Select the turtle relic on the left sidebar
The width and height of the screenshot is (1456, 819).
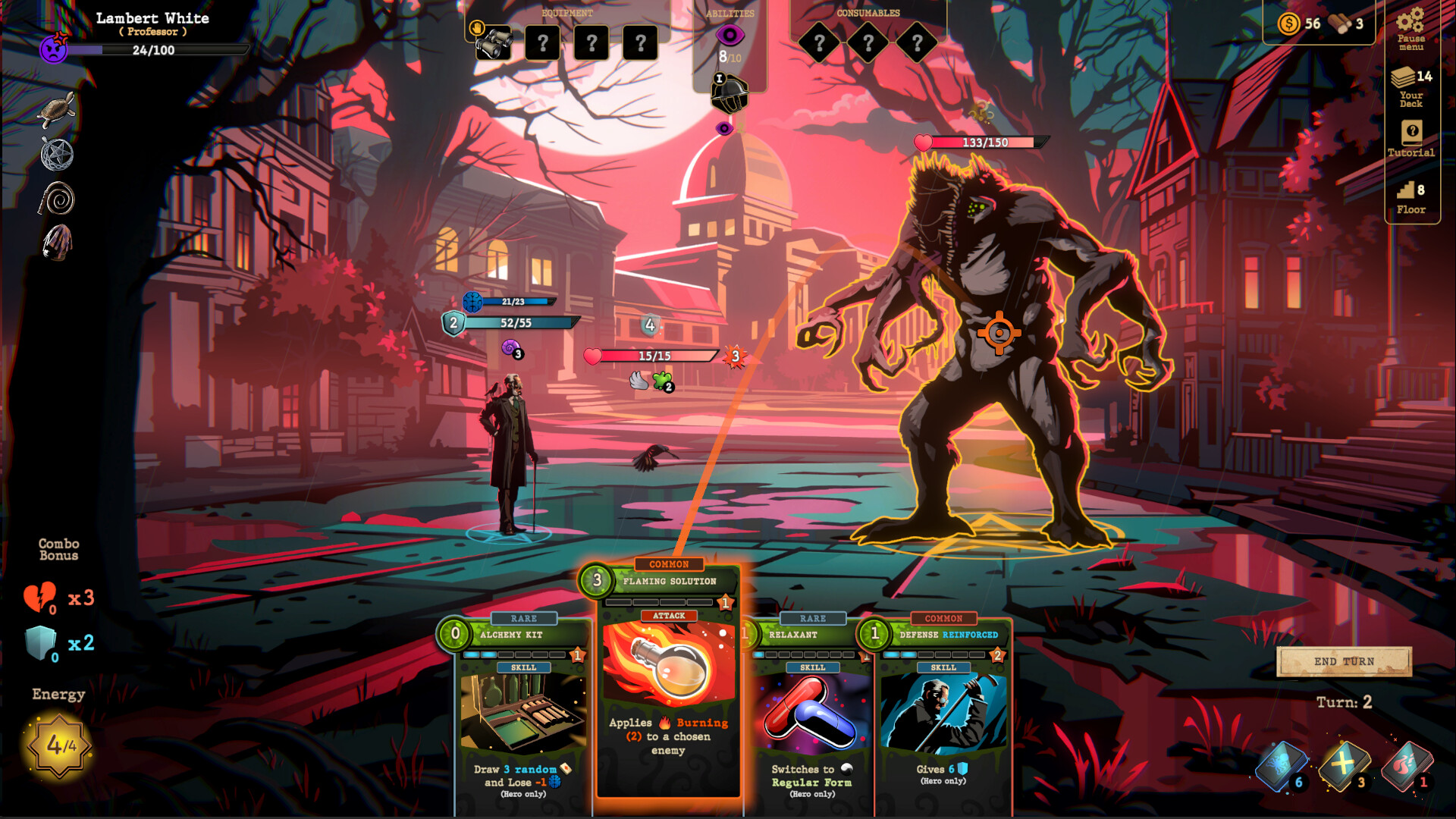[x=57, y=110]
